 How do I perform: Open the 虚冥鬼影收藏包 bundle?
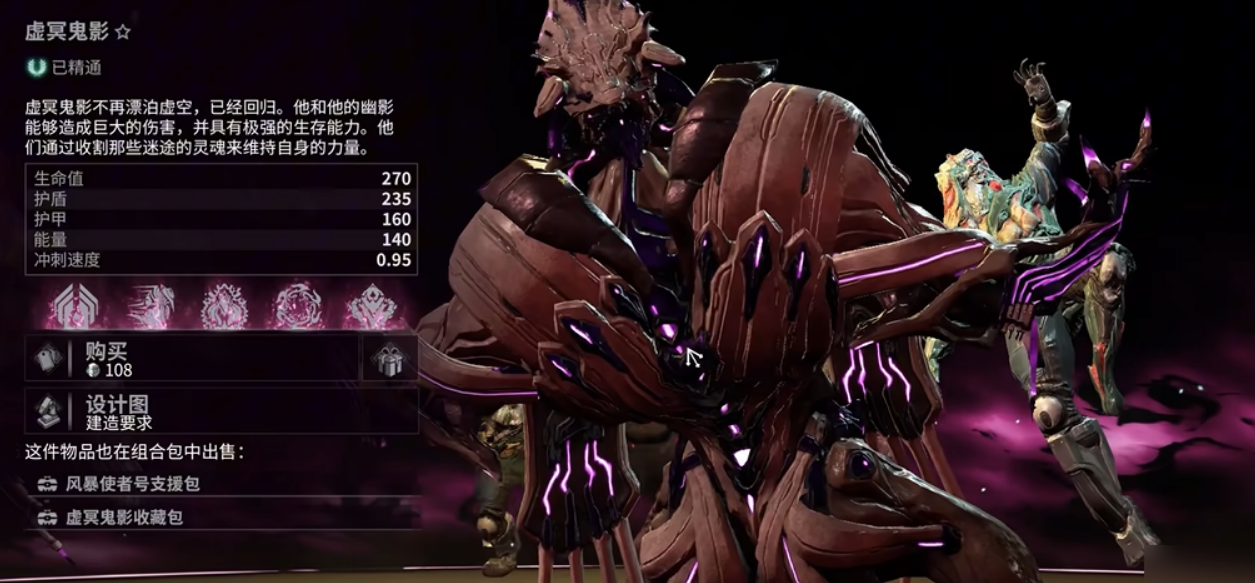[124, 517]
